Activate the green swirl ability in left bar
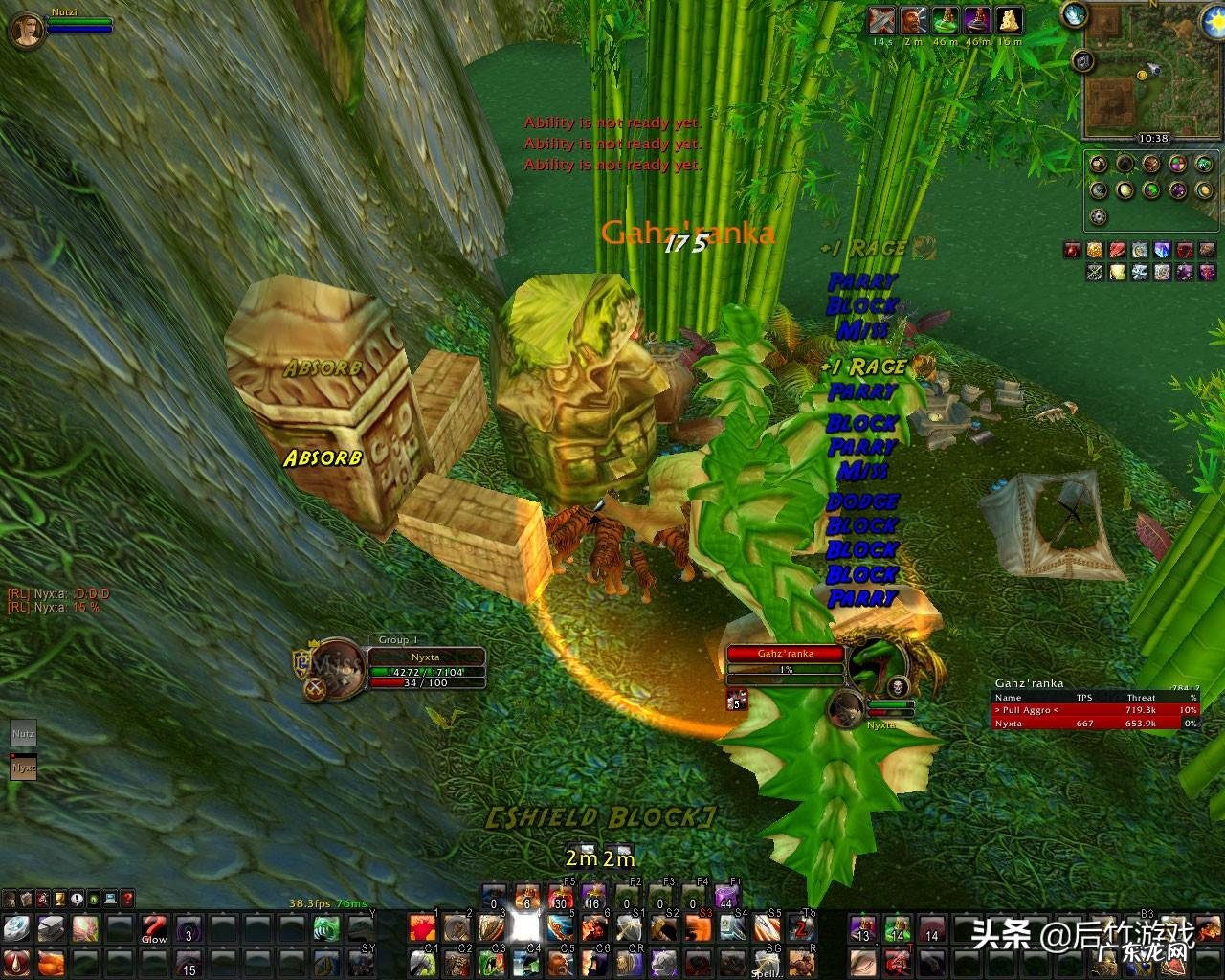The width and height of the screenshot is (1225, 980). click(x=326, y=927)
